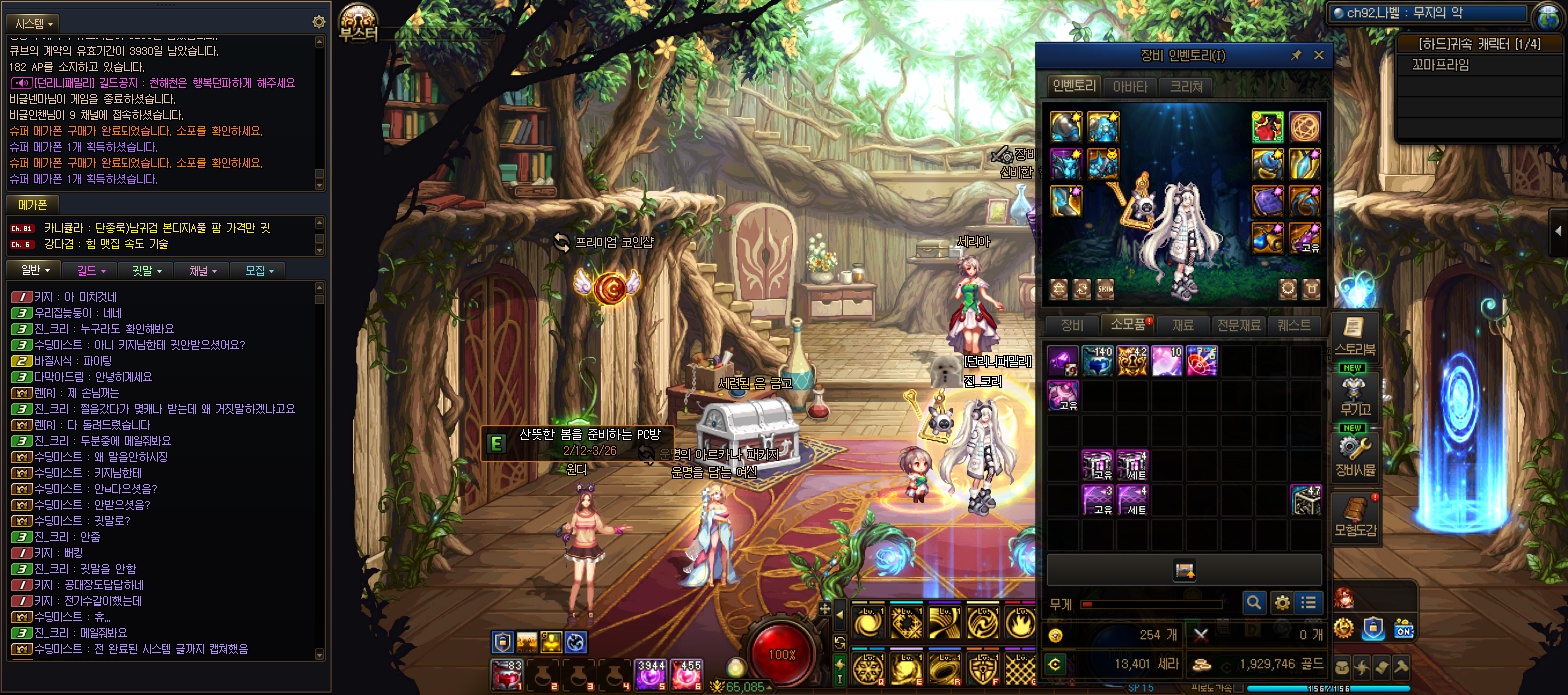This screenshot has width=1568, height=695.
Task: Select the red equipped item in character panel
Action: coord(1268,127)
